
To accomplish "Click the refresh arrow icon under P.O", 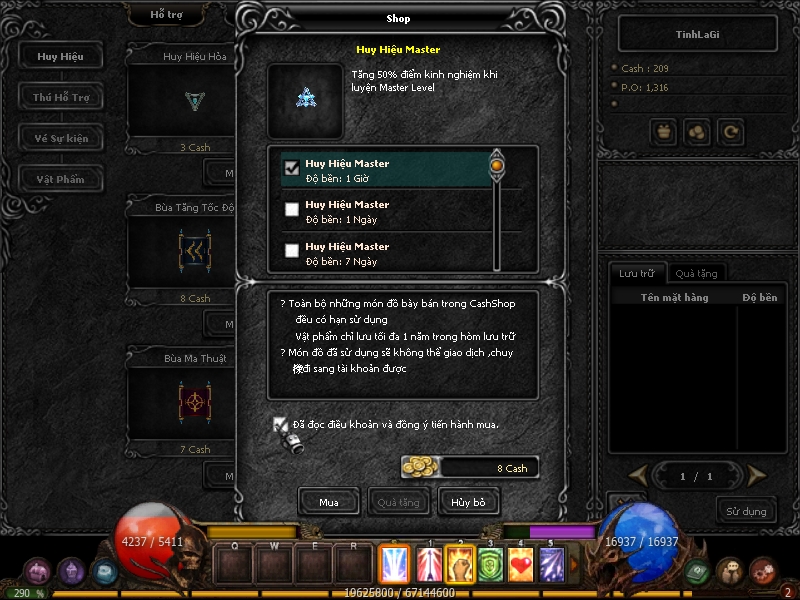I will 731,131.
